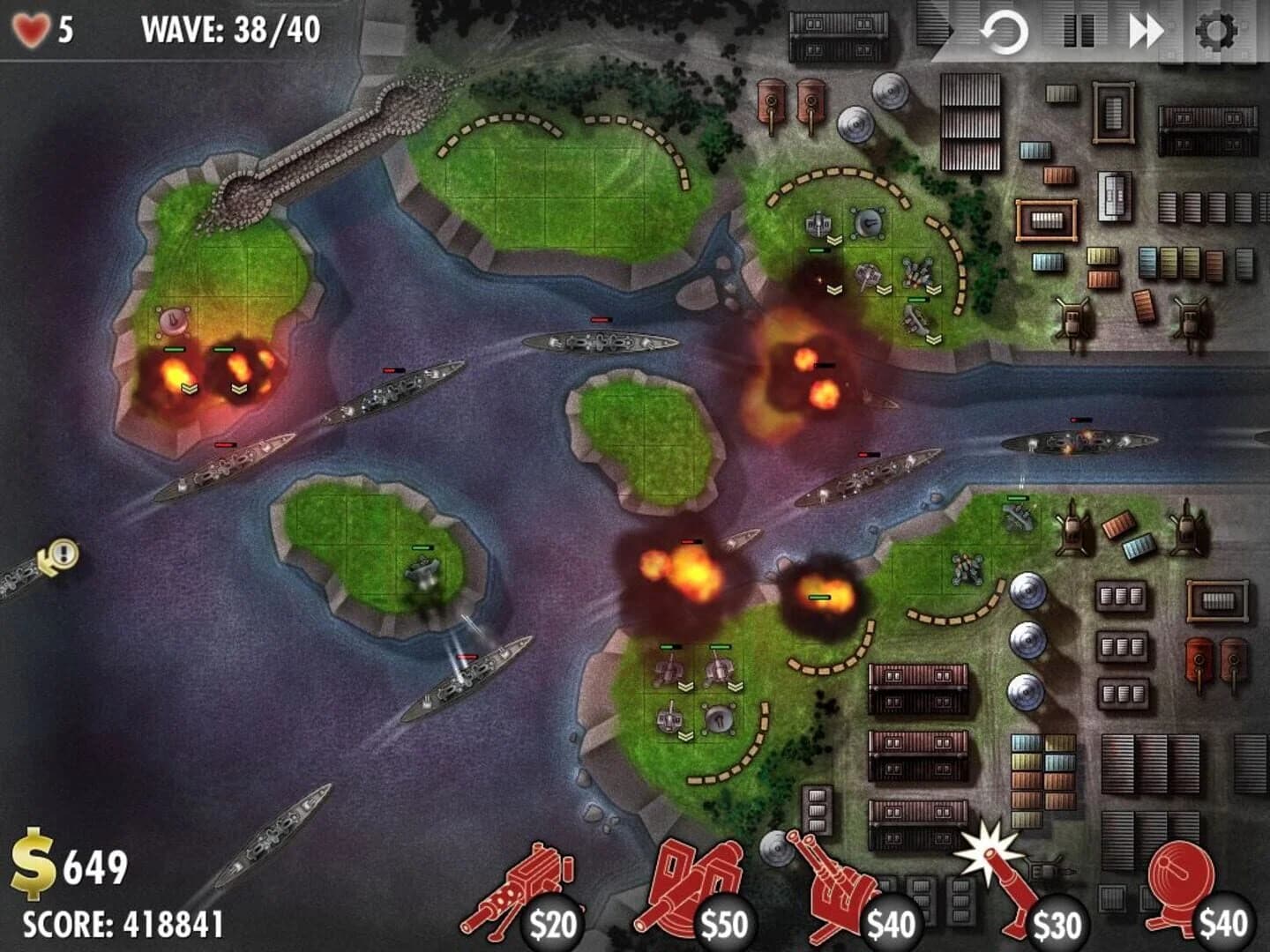Enable fast-forward game speed

tap(1147, 27)
